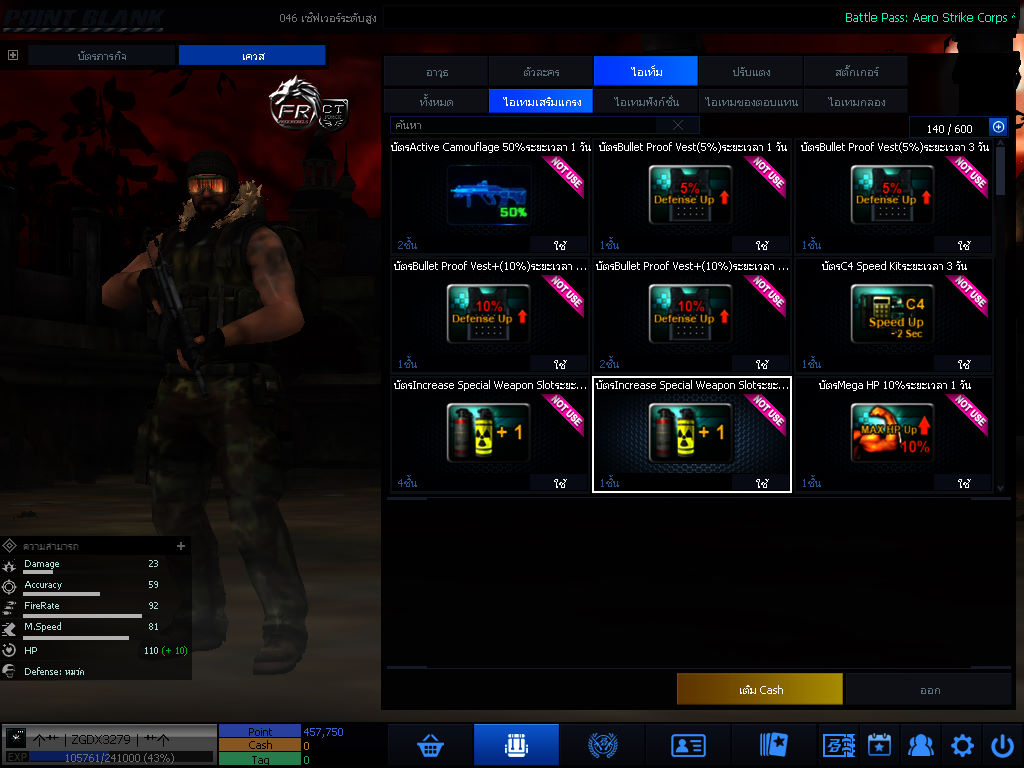Select the ปรับแต่ง customization tab
Screen dimensions: 1024x768
coord(750,72)
